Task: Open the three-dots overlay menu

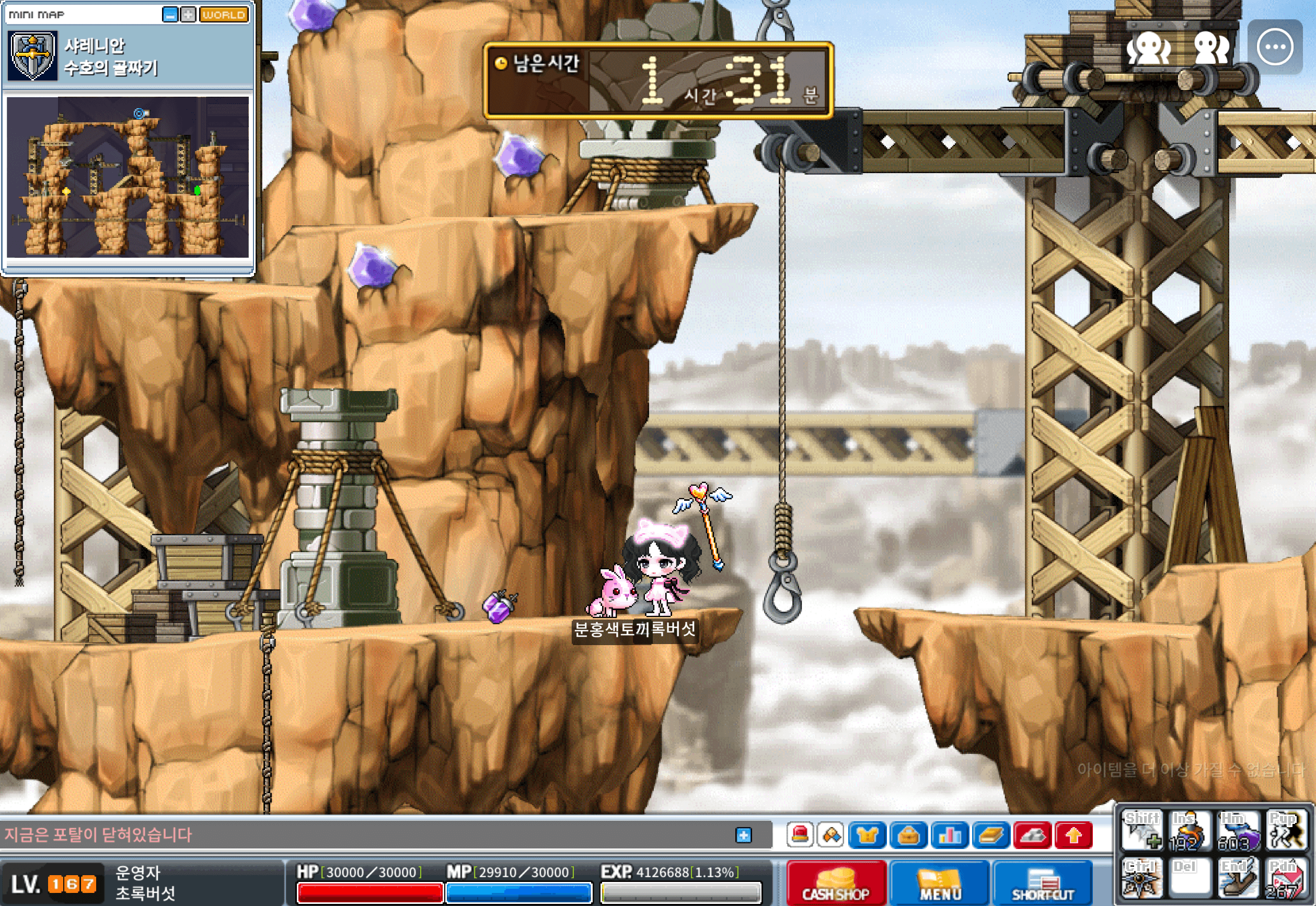Action: tap(1275, 47)
